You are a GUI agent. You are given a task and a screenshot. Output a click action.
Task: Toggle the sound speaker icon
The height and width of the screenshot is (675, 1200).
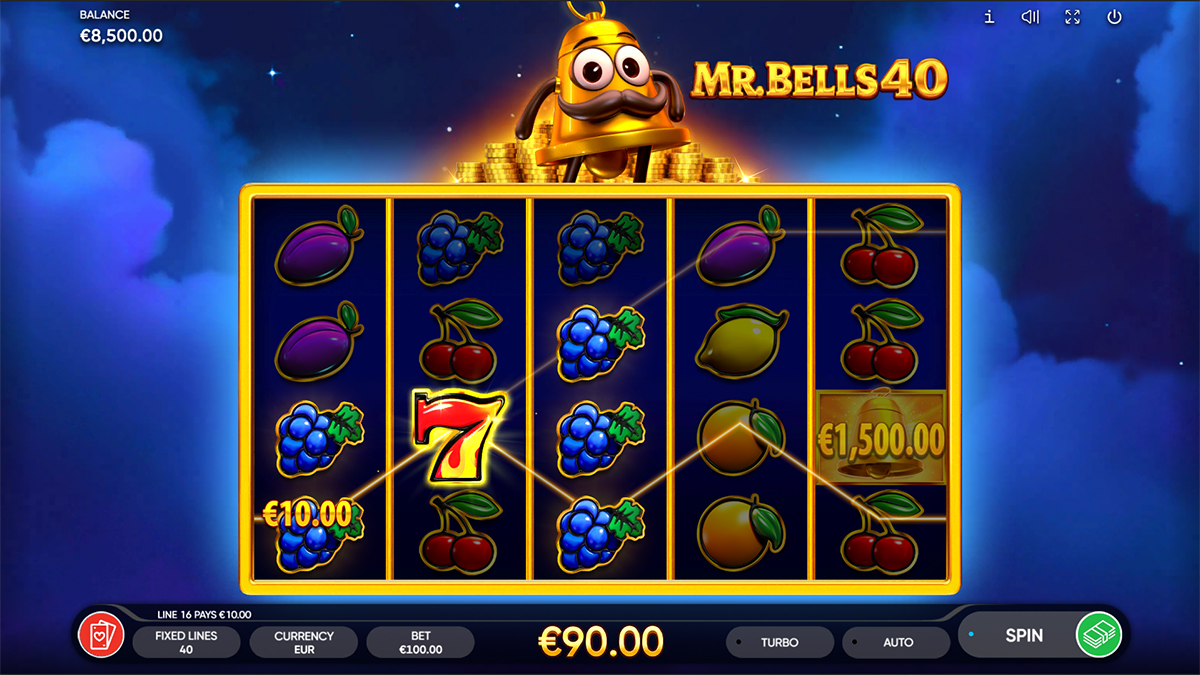pyautogui.click(x=1030, y=17)
